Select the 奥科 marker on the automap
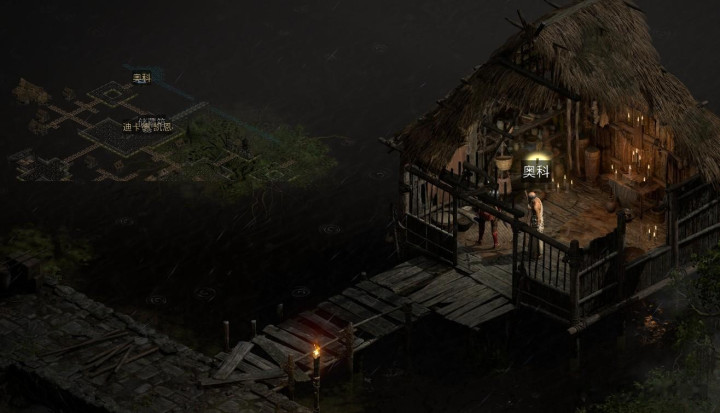This screenshot has height=413, width=720. (x=142, y=78)
